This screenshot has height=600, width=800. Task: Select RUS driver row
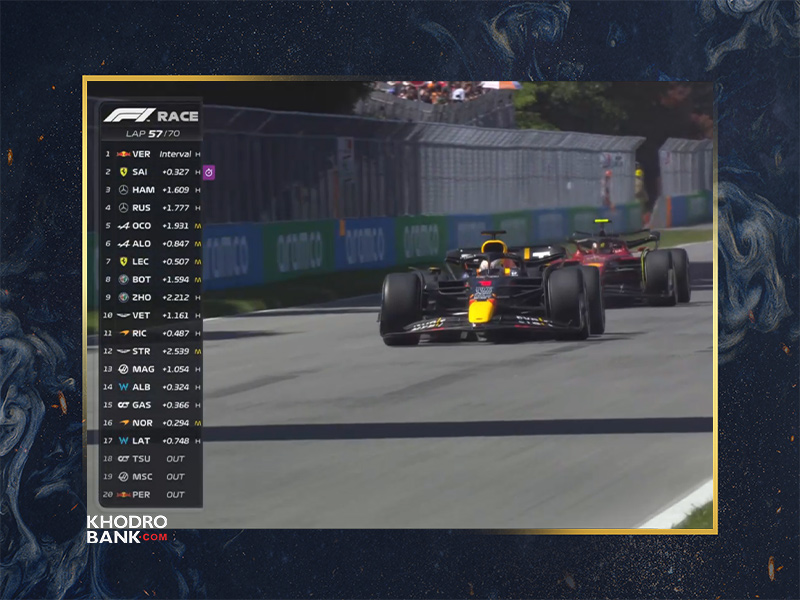[152, 208]
